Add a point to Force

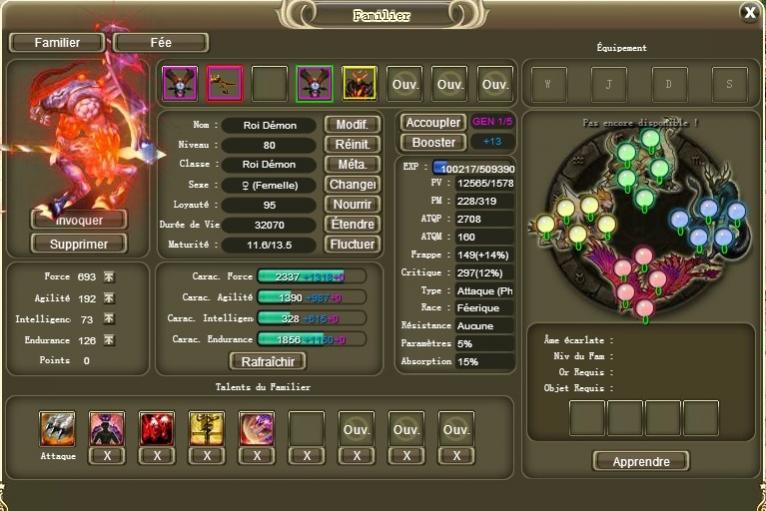click(109, 276)
